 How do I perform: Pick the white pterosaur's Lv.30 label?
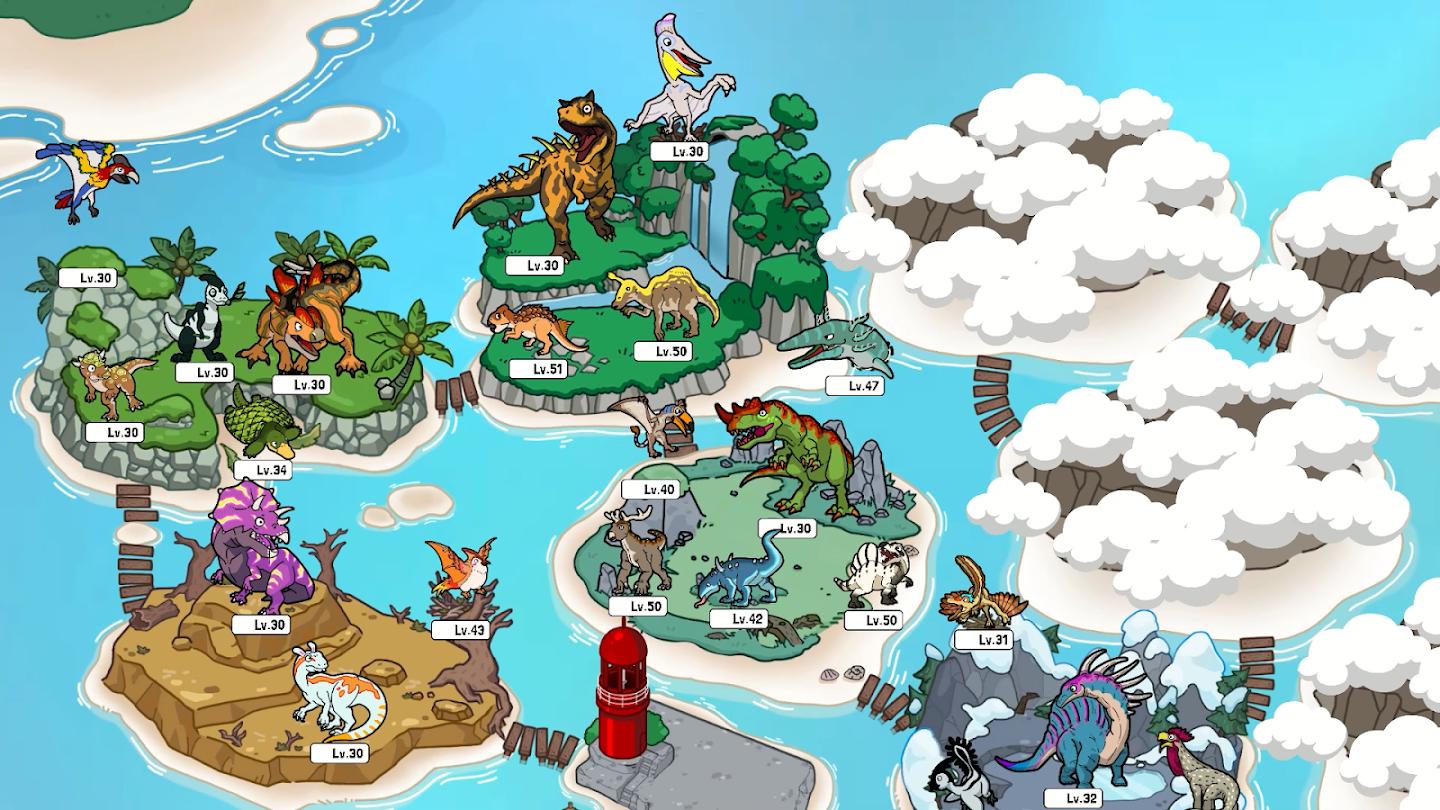678,151
